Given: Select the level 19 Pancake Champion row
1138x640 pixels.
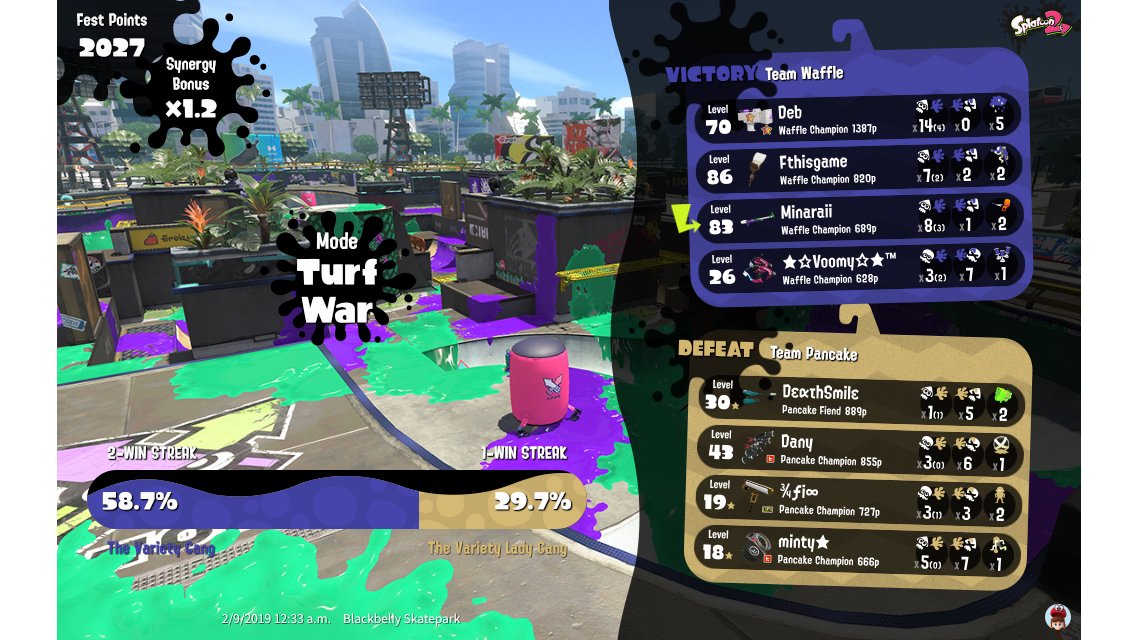Looking at the screenshot, I should [859, 500].
